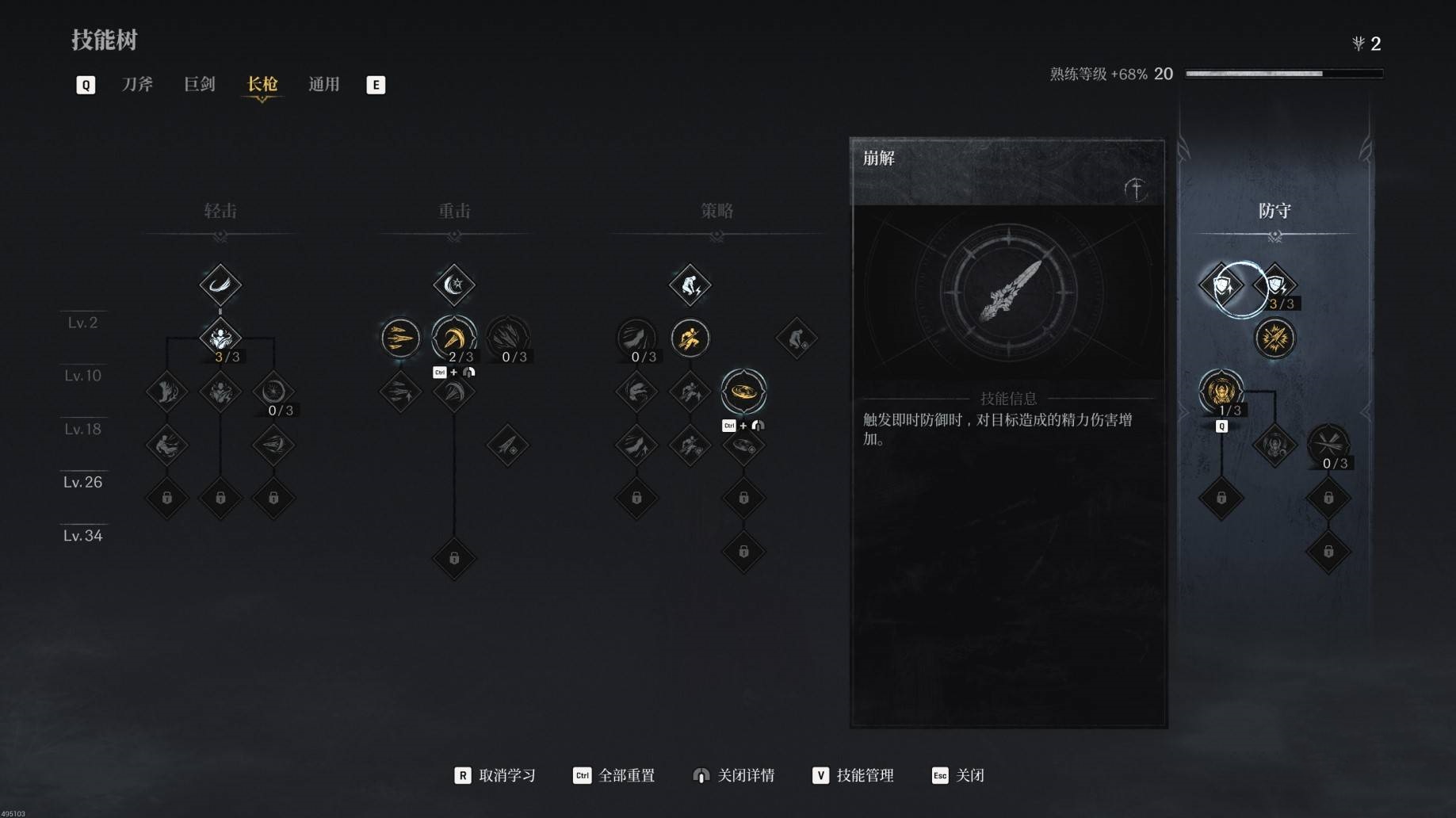Viewport: 1456px width, 818px height.
Task: Choose the kneeling figure with lightning skill
Action: (690, 285)
